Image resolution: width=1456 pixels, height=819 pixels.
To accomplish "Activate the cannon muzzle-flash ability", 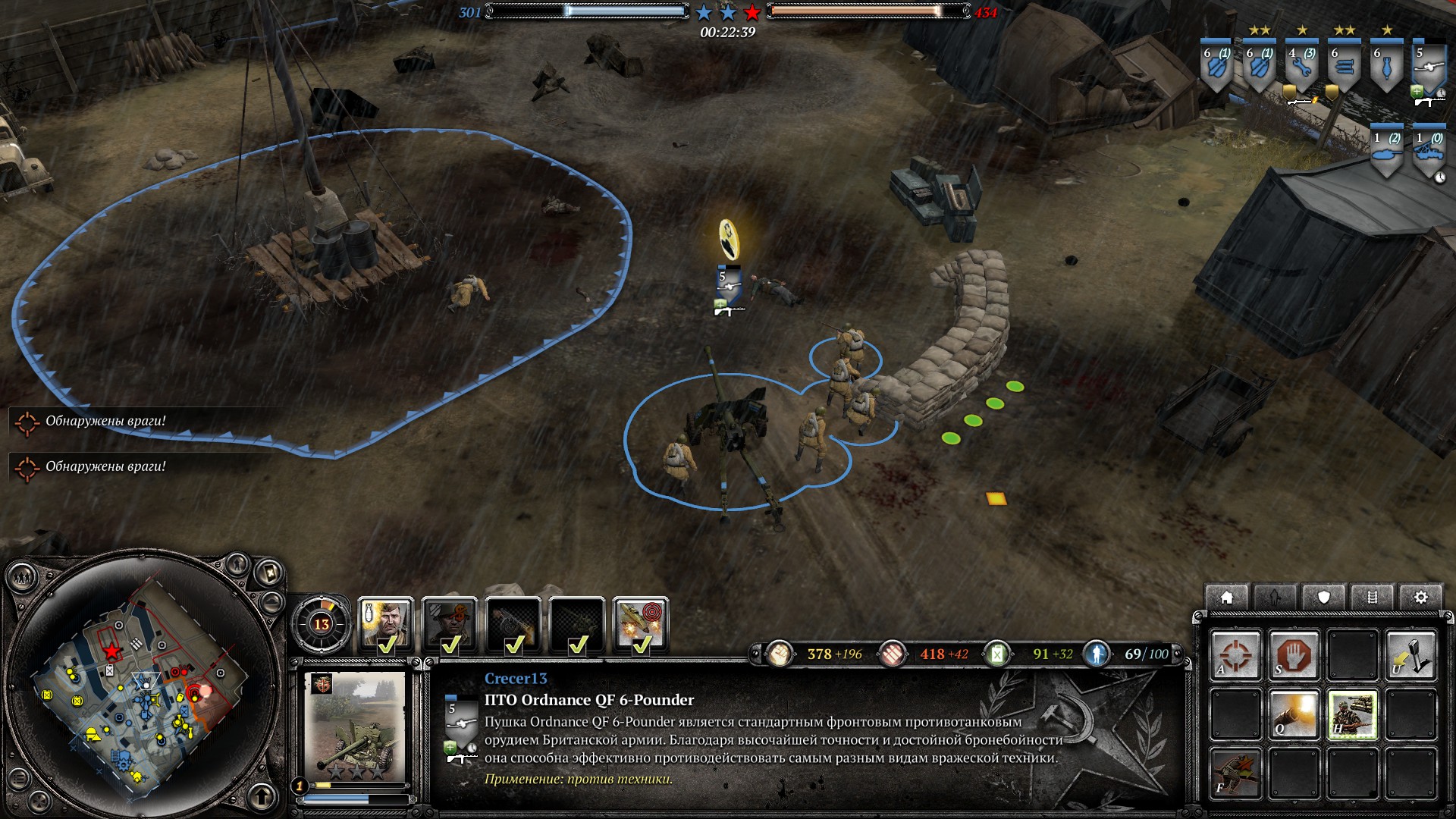I will [1294, 714].
